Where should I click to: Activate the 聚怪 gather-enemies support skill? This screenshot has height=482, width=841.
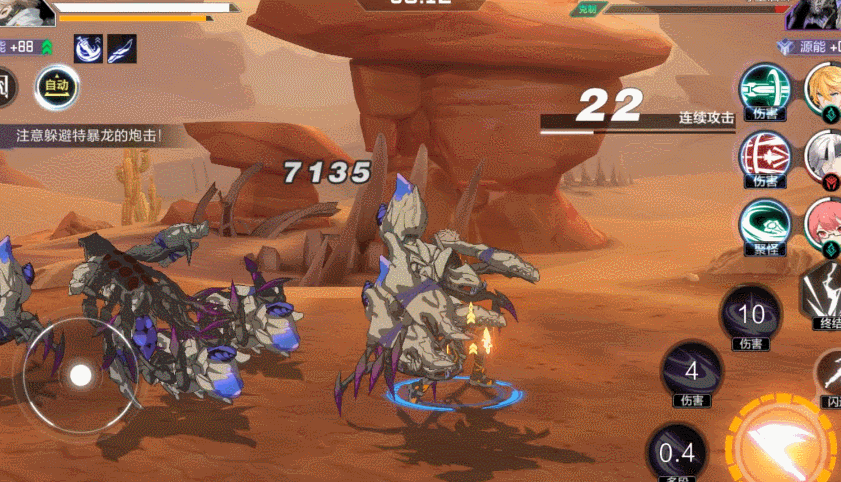coord(765,223)
